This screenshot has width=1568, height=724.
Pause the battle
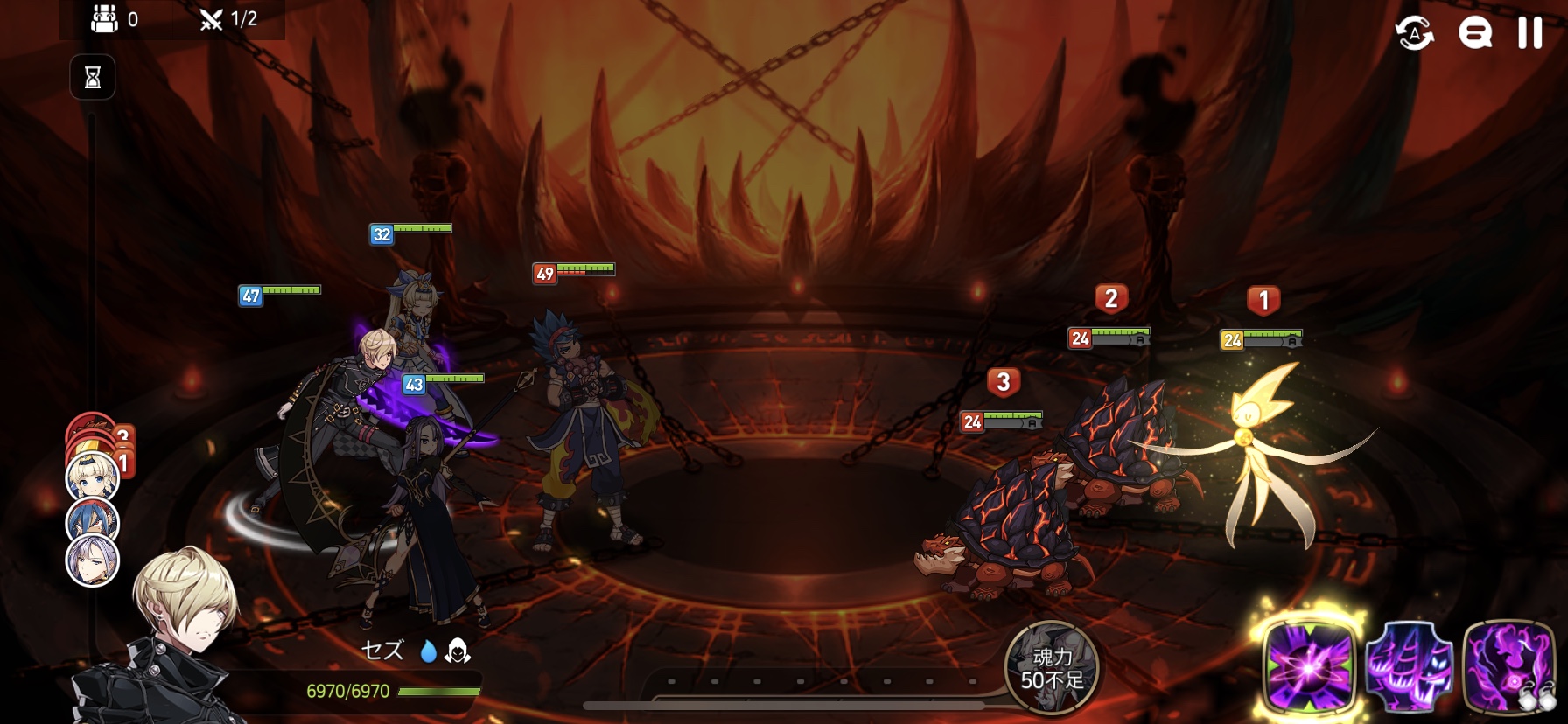1529,33
